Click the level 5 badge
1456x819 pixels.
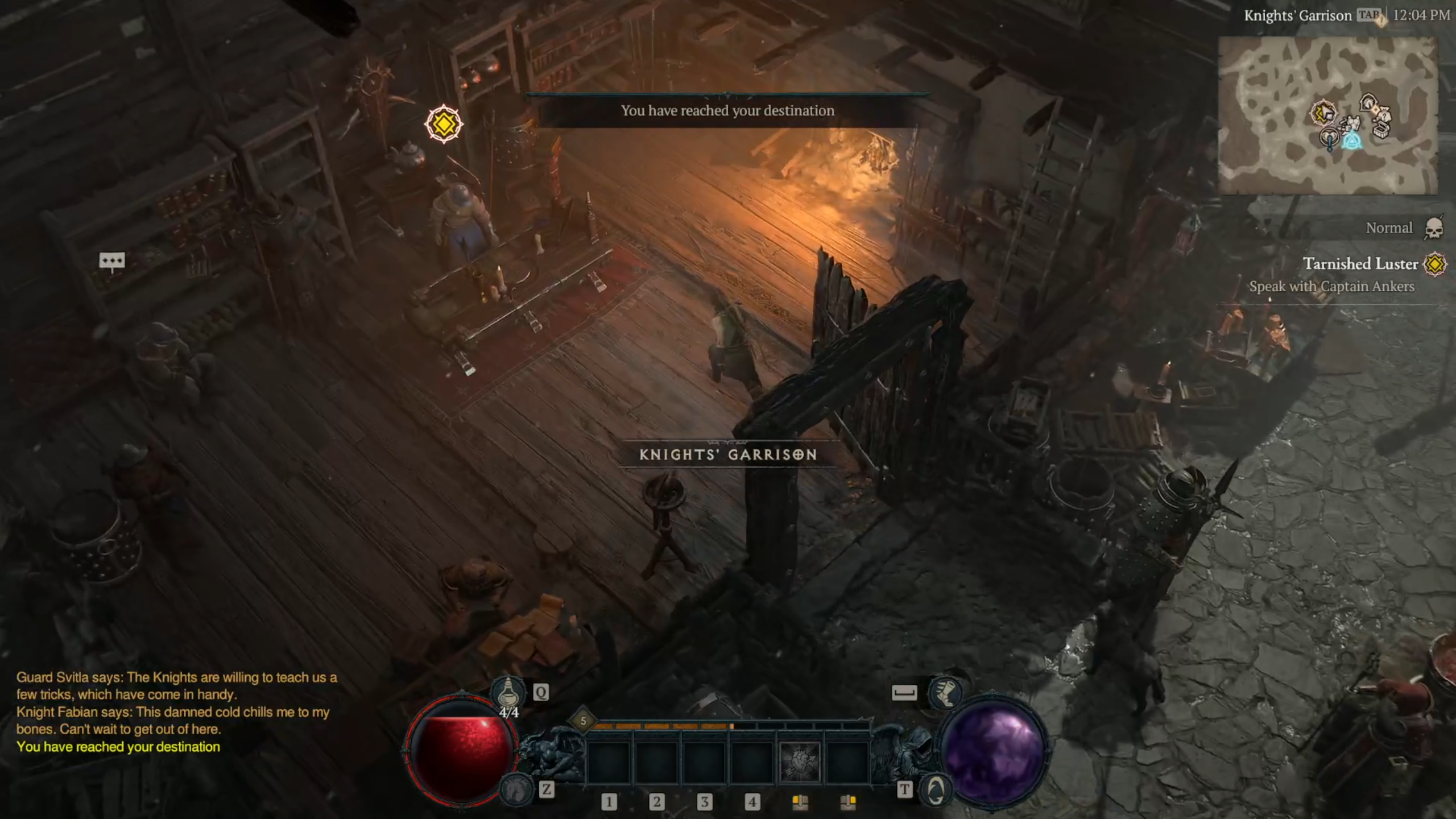point(583,721)
